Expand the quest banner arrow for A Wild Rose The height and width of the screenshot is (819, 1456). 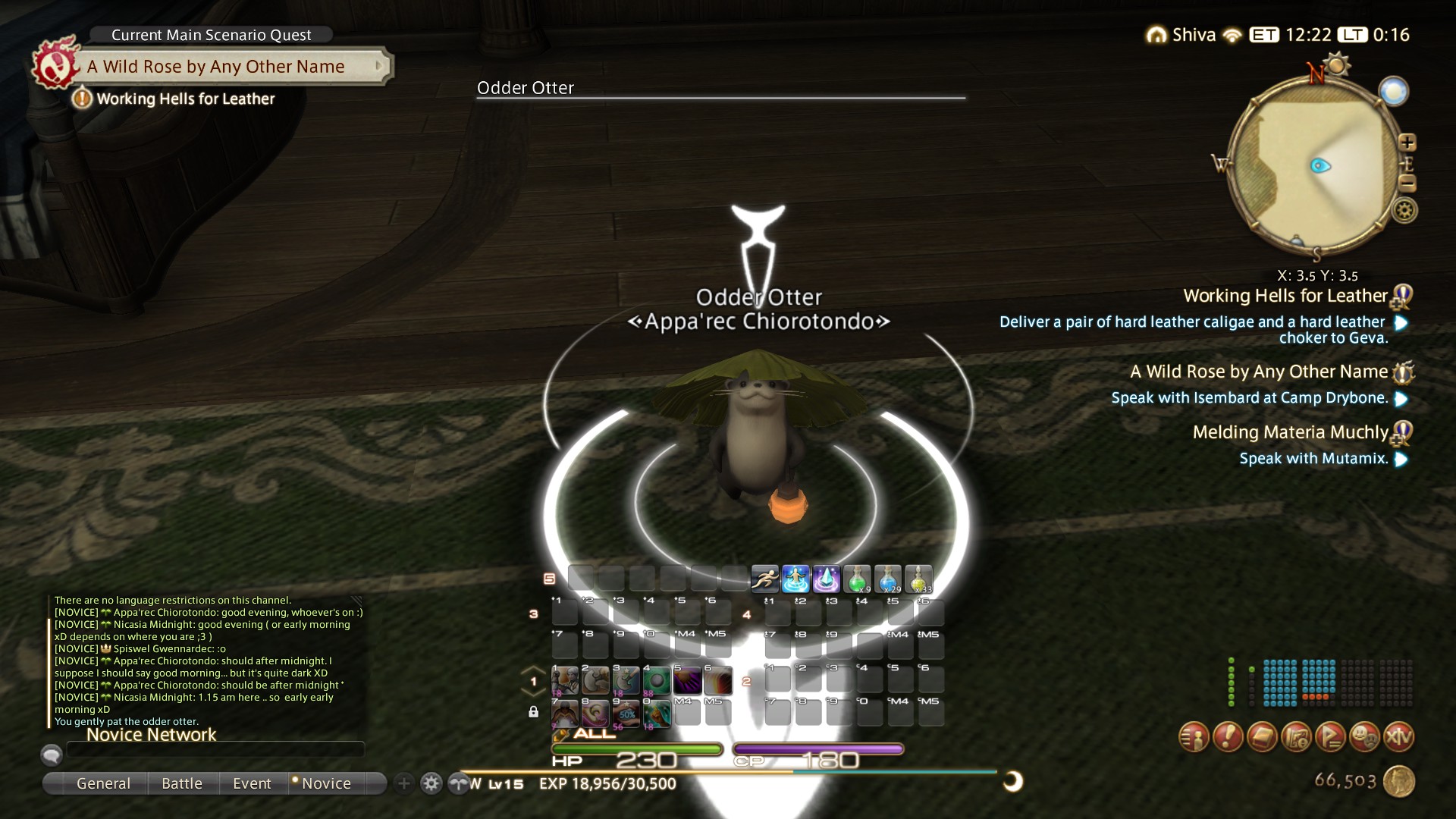(x=379, y=66)
